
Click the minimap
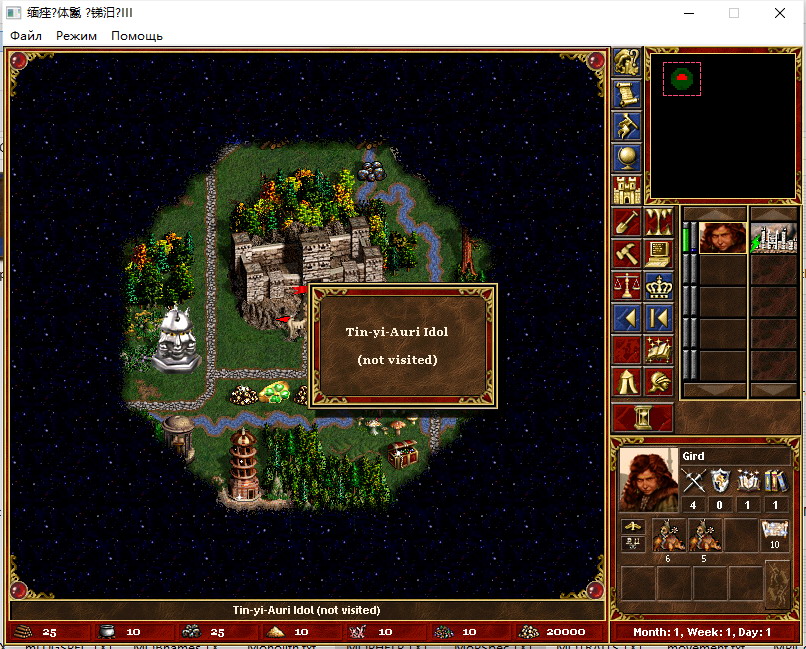(x=724, y=125)
